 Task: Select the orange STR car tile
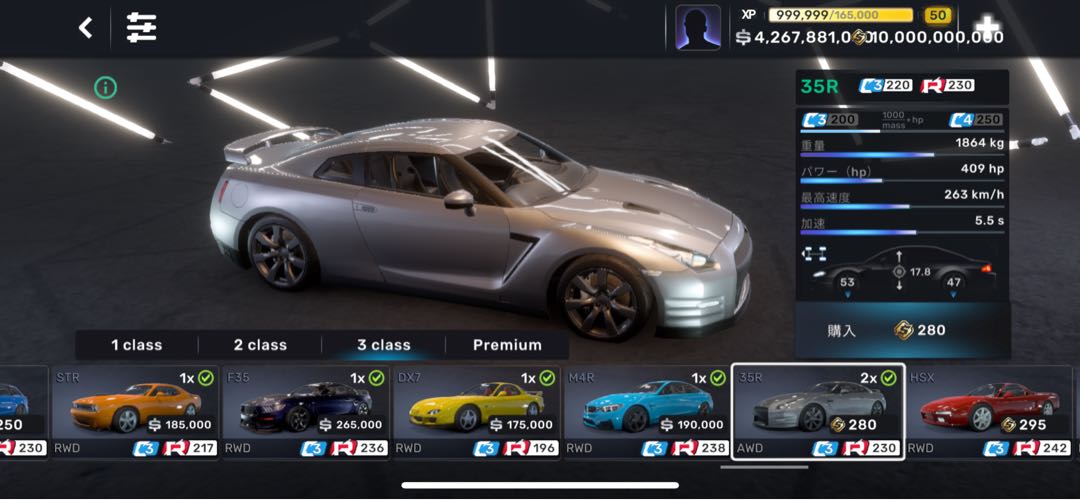coord(135,411)
